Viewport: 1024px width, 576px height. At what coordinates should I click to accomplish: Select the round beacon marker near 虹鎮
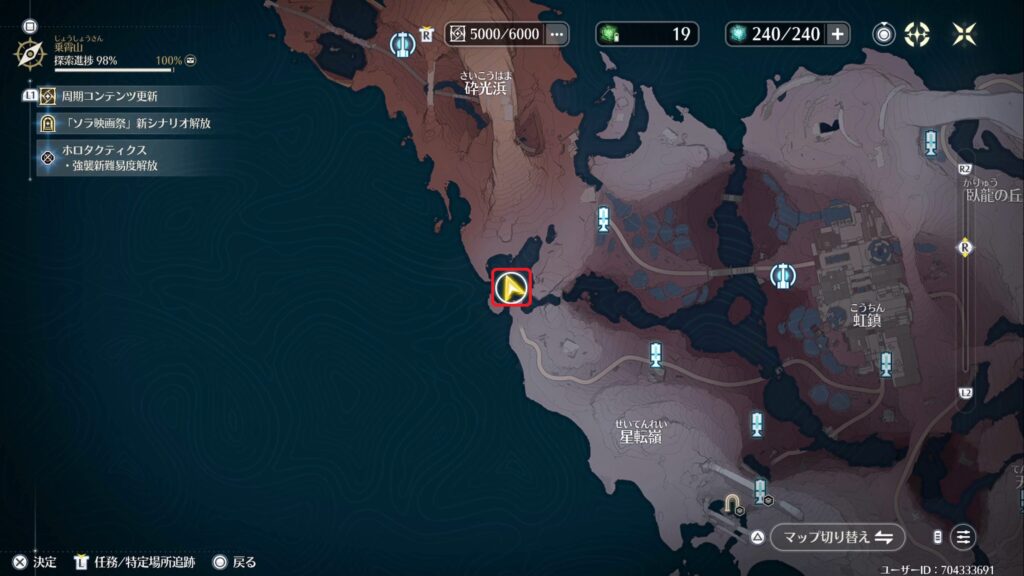(x=784, y=275)
